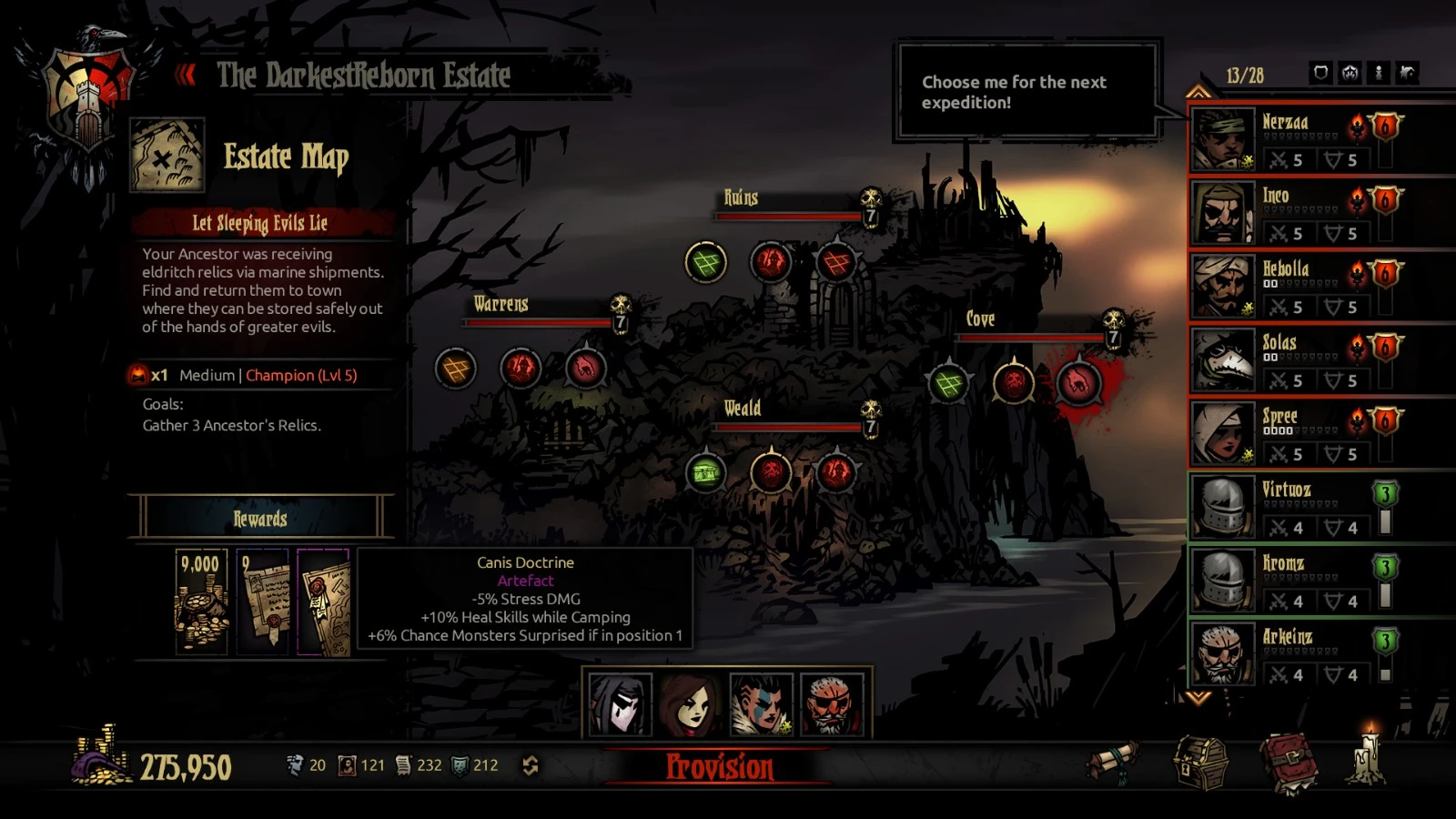Click the Provision button
This screenshot has height=819, width=1456.
719,766
